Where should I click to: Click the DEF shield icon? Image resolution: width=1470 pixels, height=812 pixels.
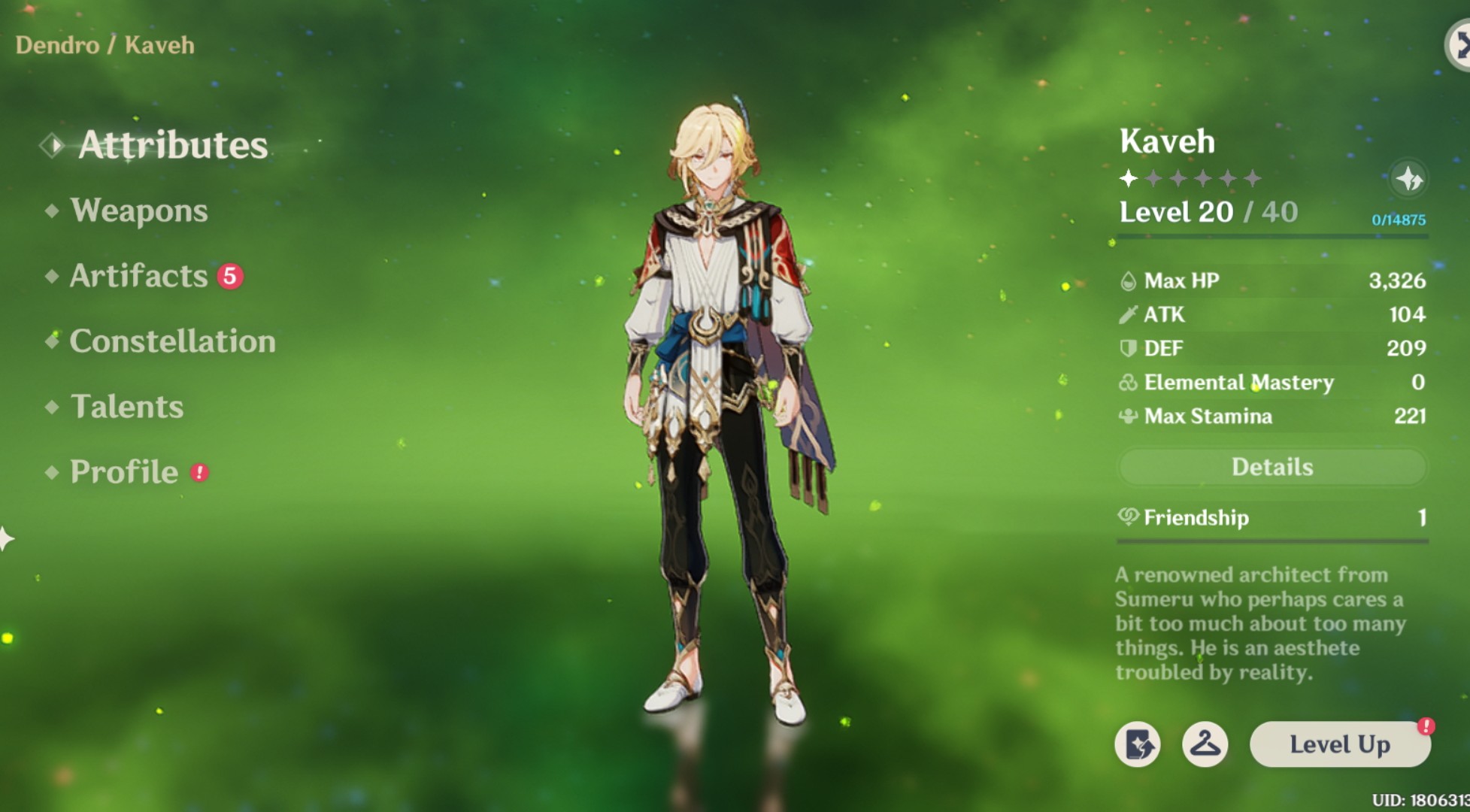[x=1127, y=348]
